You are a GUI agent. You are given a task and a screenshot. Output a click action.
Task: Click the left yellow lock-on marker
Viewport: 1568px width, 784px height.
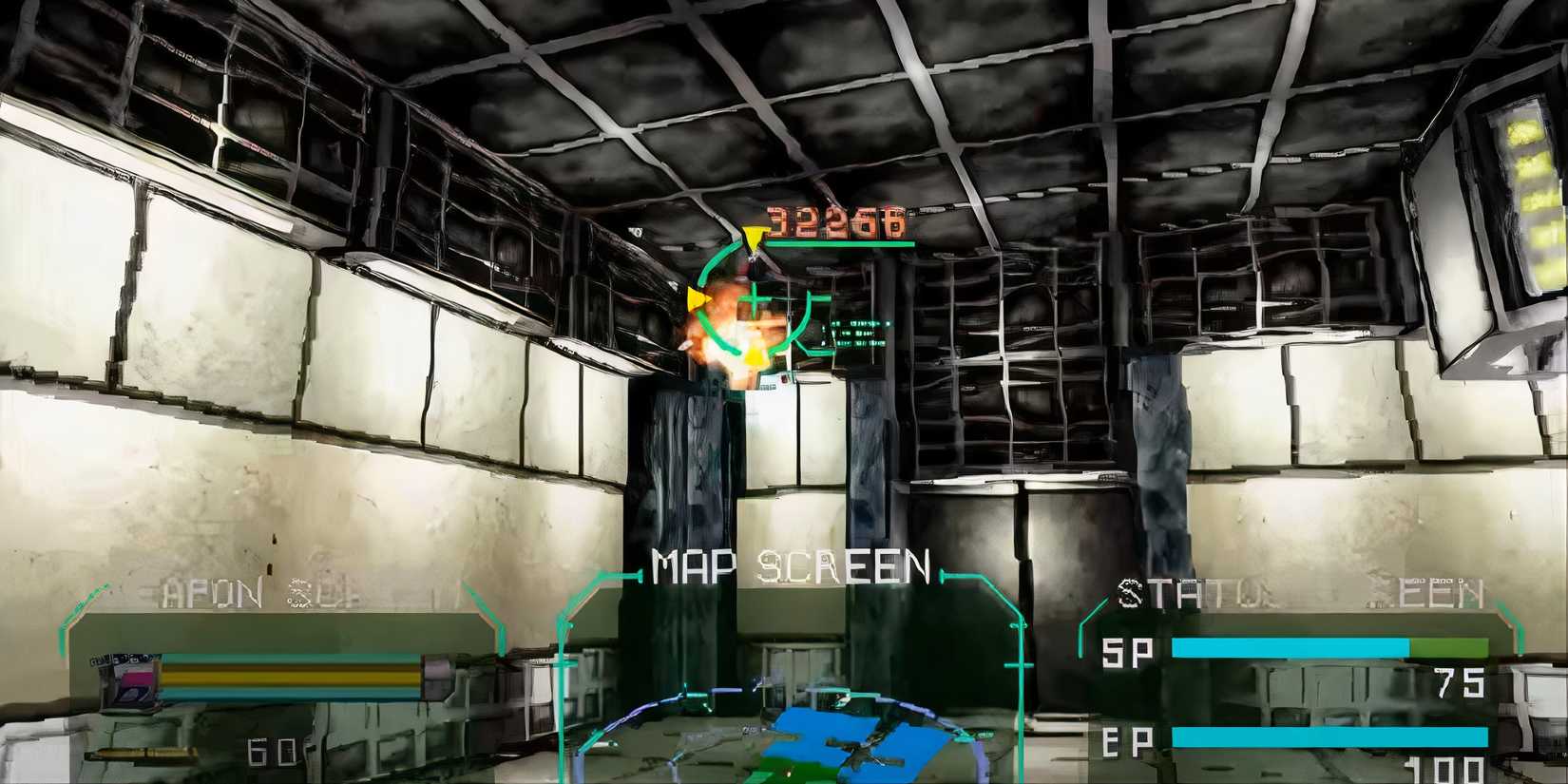698,297
